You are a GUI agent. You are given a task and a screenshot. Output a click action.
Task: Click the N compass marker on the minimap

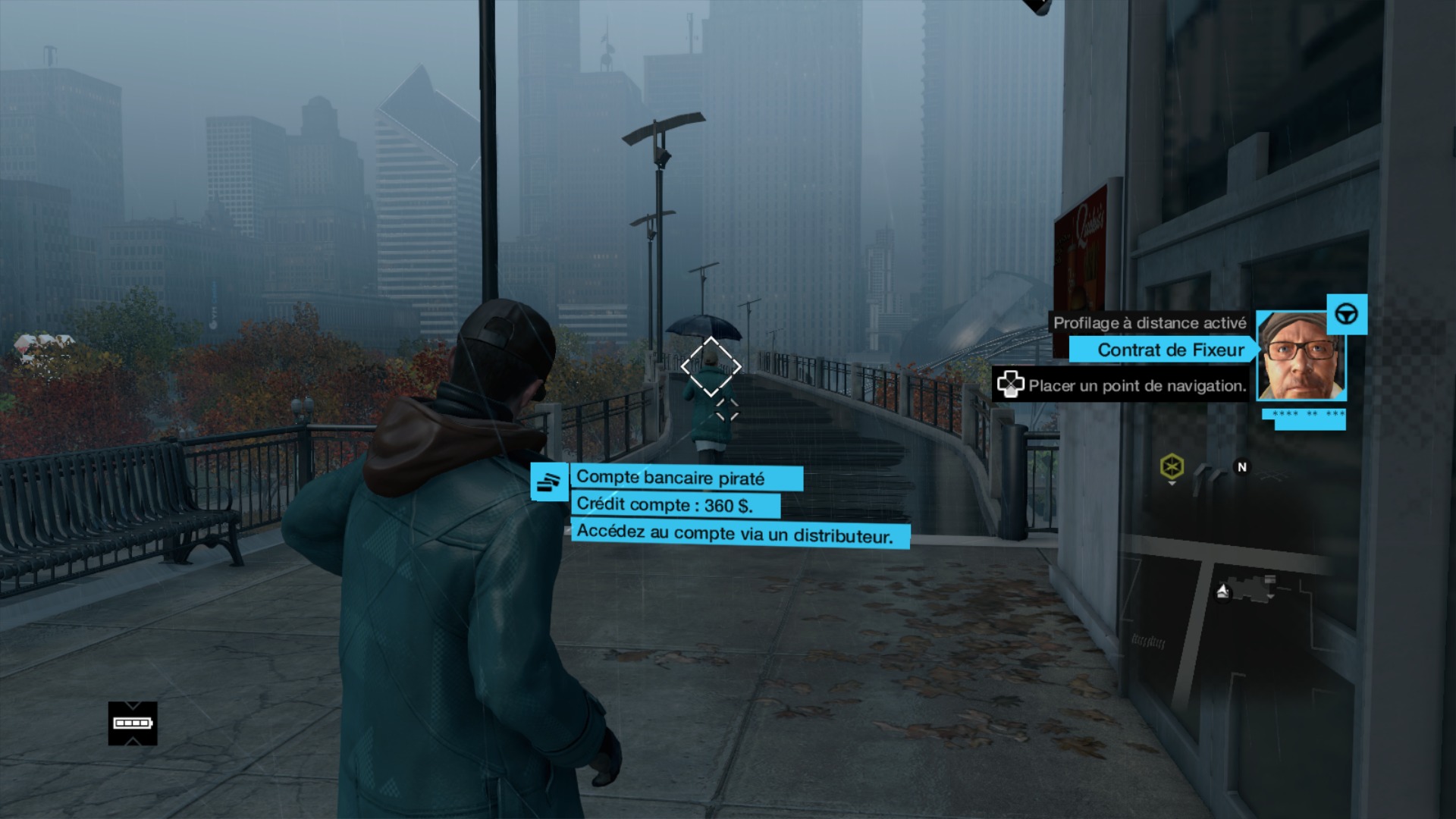1241,467
